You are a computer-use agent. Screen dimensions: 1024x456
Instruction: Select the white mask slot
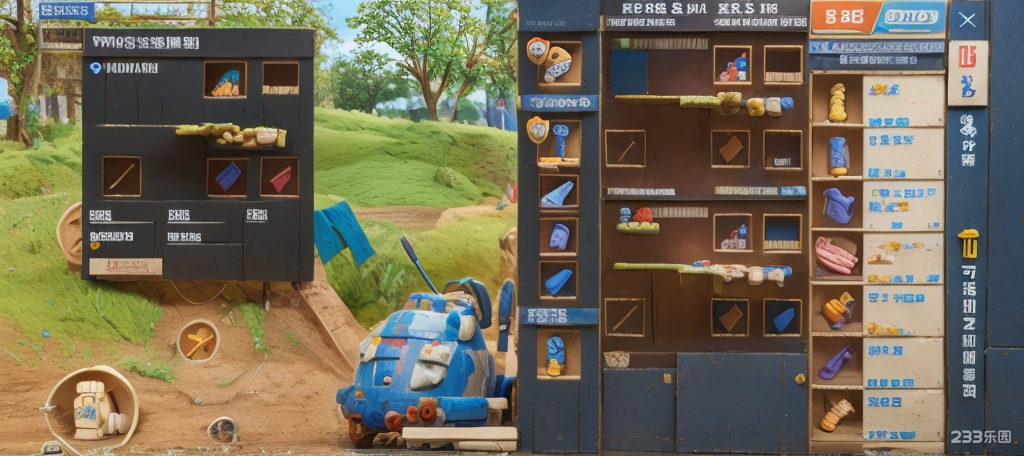[x=558, y=63]
